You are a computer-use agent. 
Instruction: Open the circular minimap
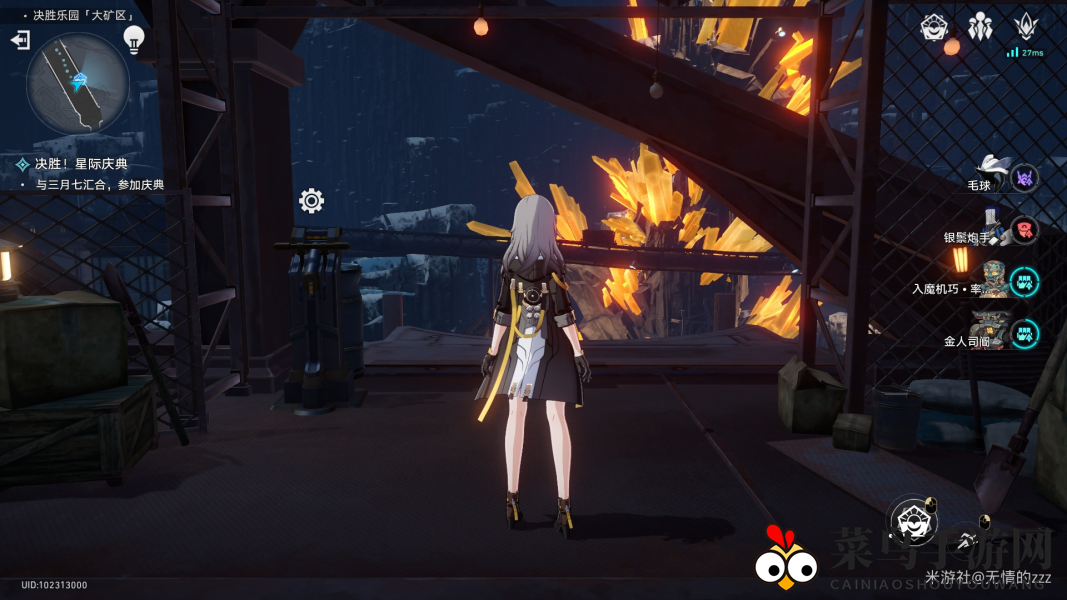pos(78,83)
